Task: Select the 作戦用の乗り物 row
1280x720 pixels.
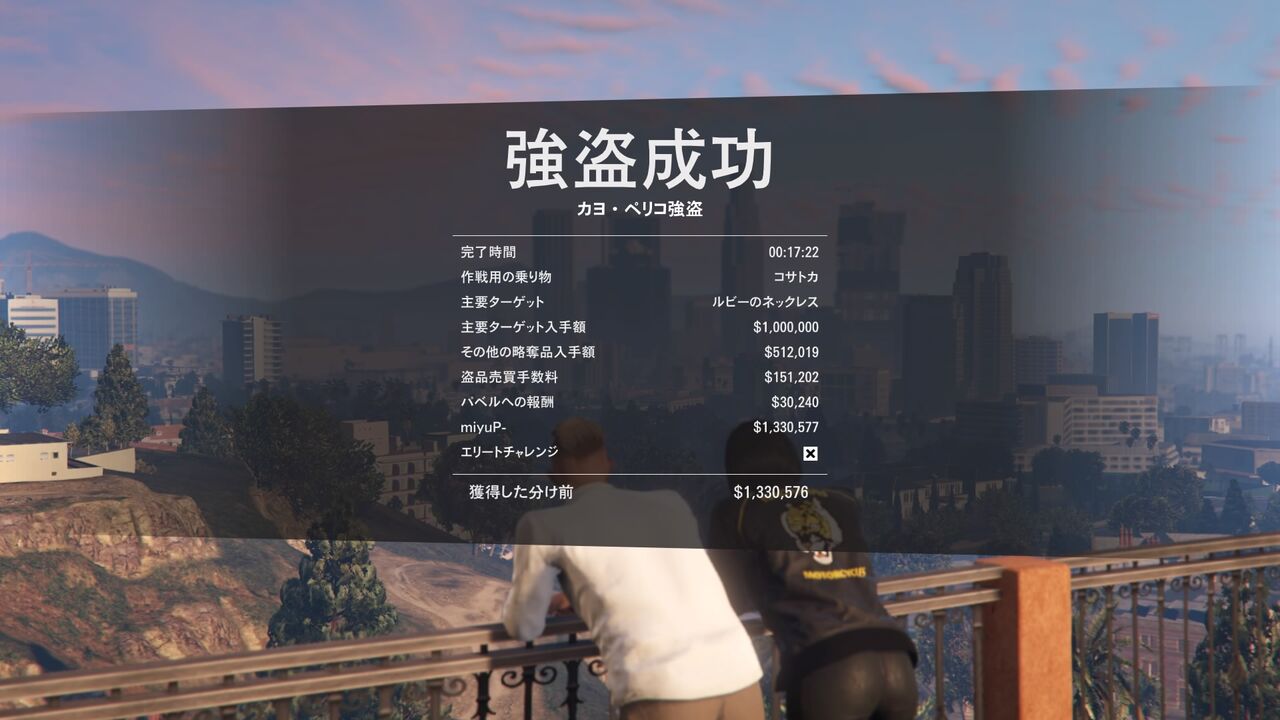Action: (x=508, y=275)
